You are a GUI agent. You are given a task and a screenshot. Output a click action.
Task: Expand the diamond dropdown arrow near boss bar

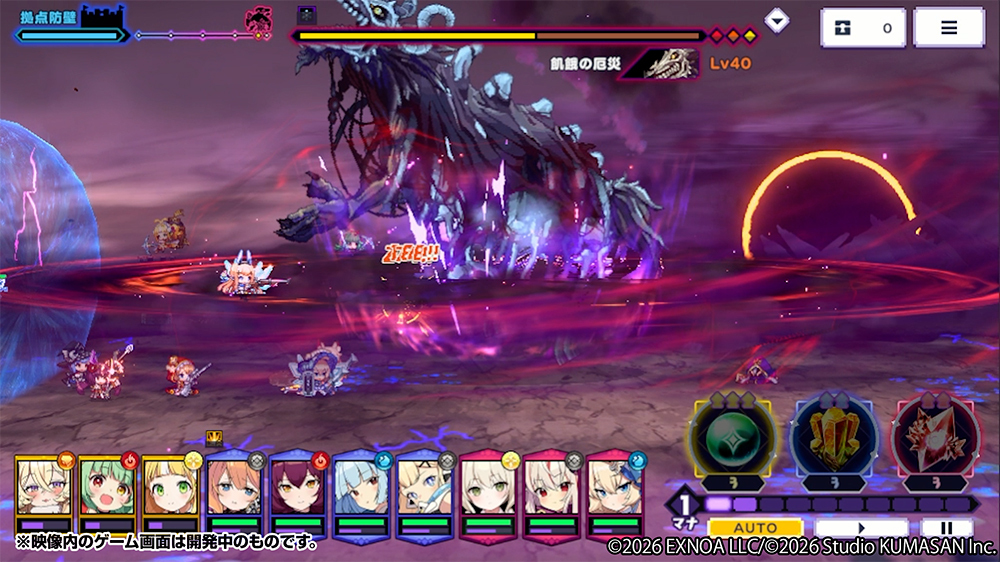776,20
